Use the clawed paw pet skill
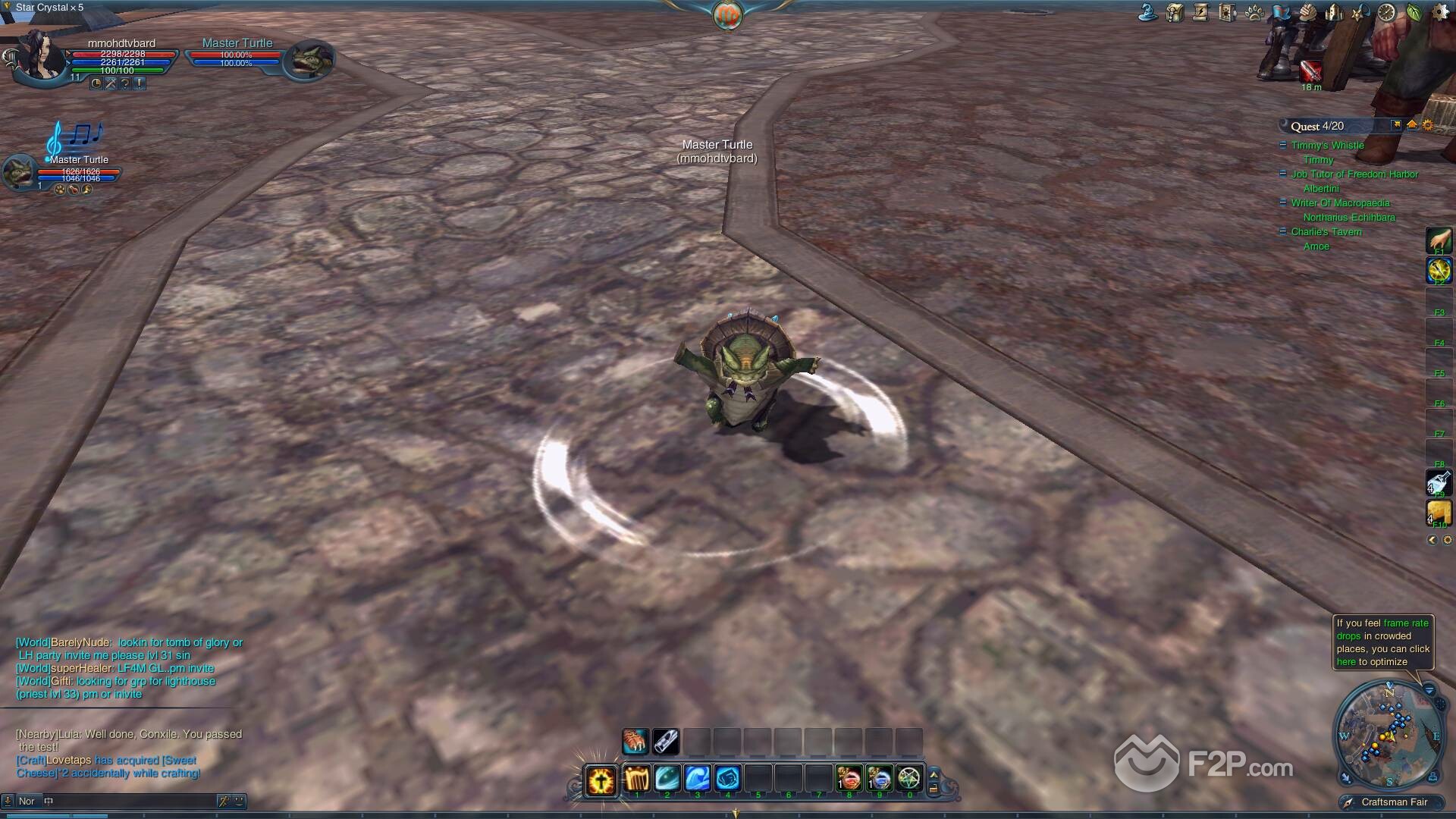This screenshot has height=819, width=1456. point(635,742)
